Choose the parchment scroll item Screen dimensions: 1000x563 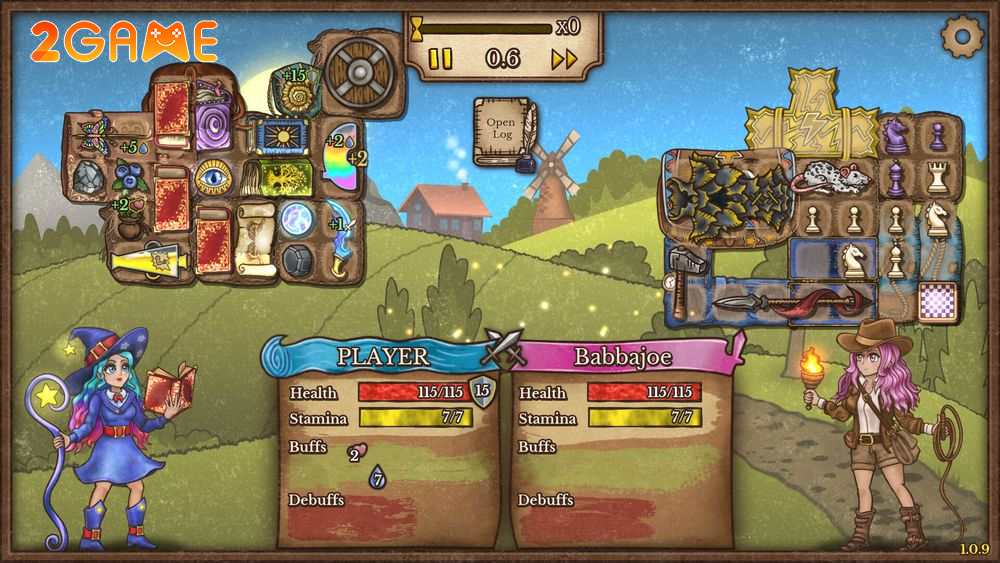click(x=255, y=237)
